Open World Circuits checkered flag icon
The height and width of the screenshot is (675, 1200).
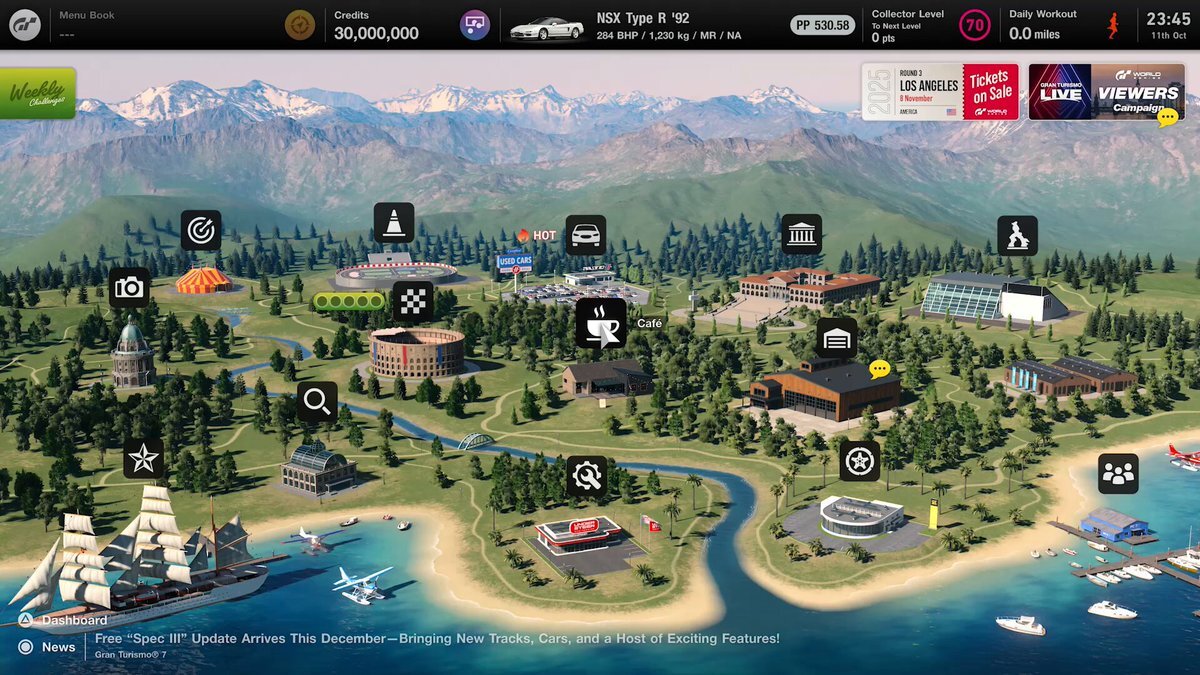click(x=413, y=301)
